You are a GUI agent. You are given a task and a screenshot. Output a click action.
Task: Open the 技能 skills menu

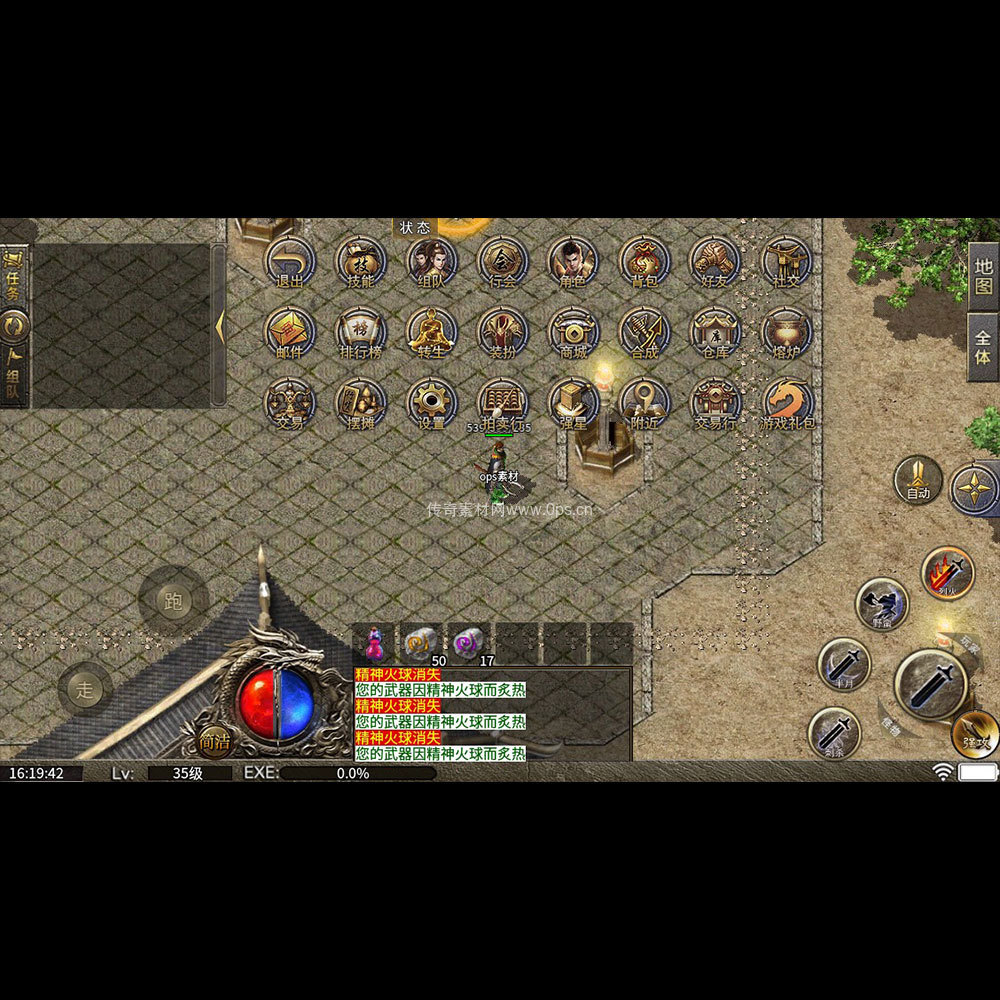click(x=360, y=261)
